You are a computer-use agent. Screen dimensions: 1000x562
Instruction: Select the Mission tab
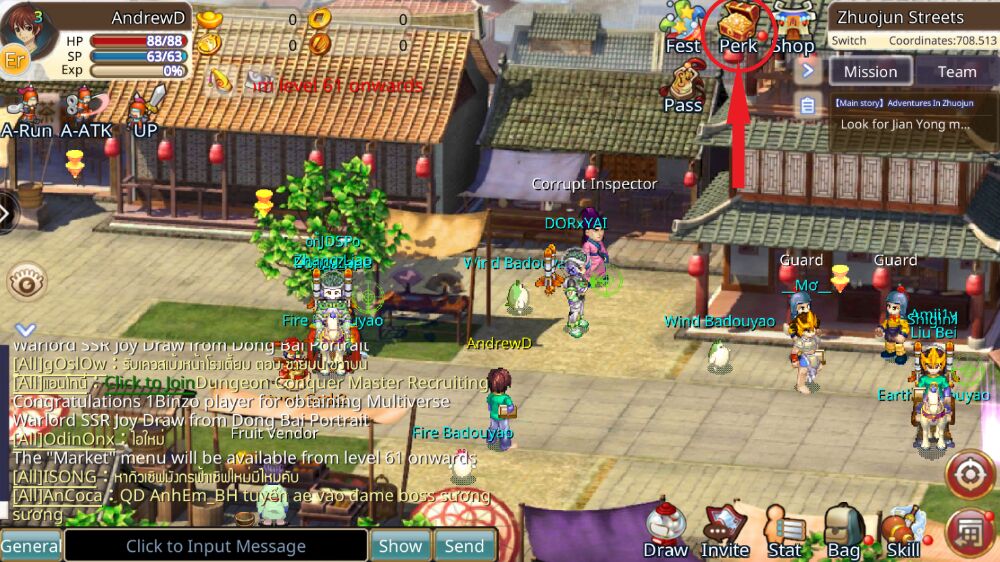(870, 71)
